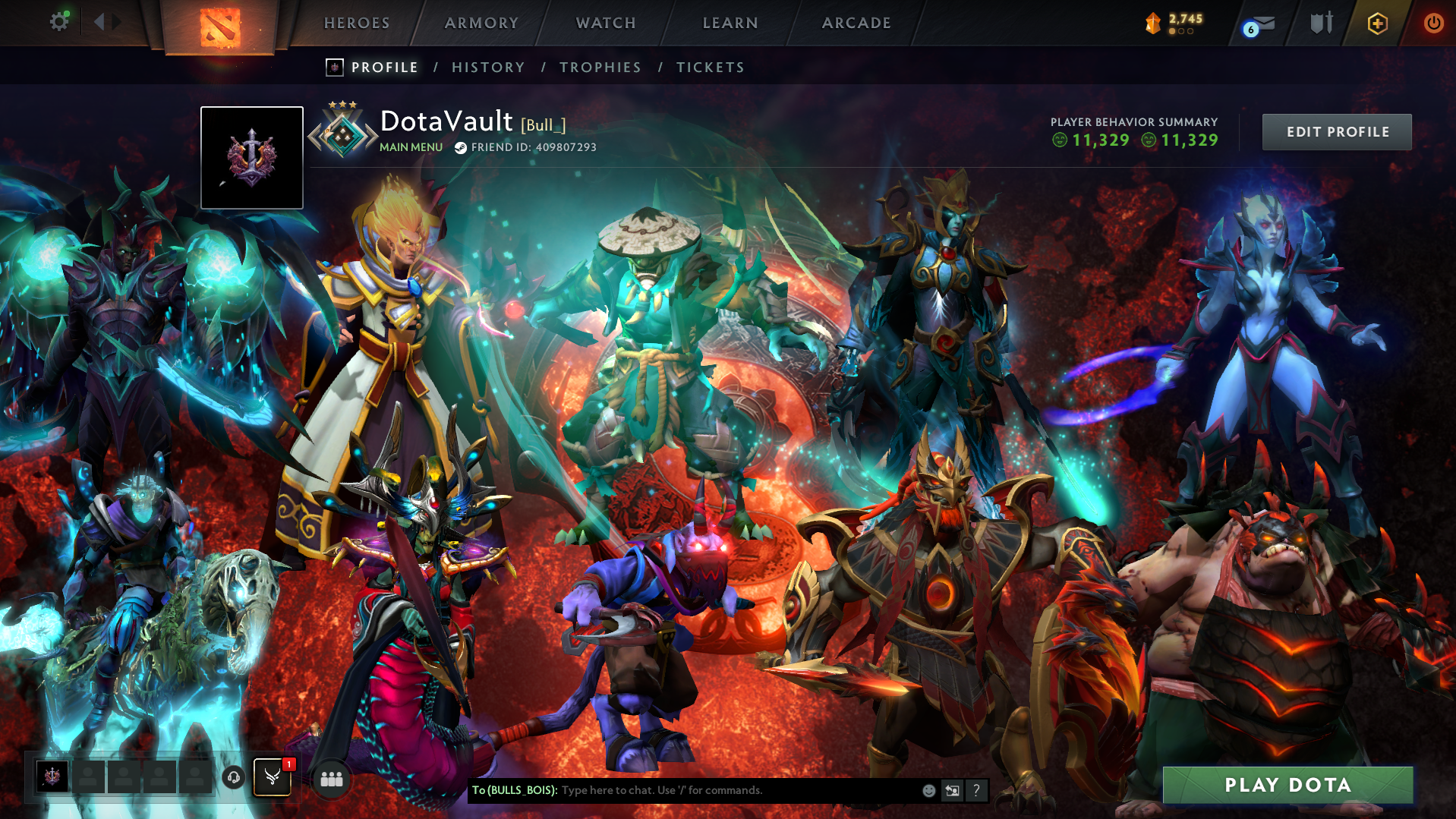
Task: Select the Profile tab
Action: [x=384, y=68]
